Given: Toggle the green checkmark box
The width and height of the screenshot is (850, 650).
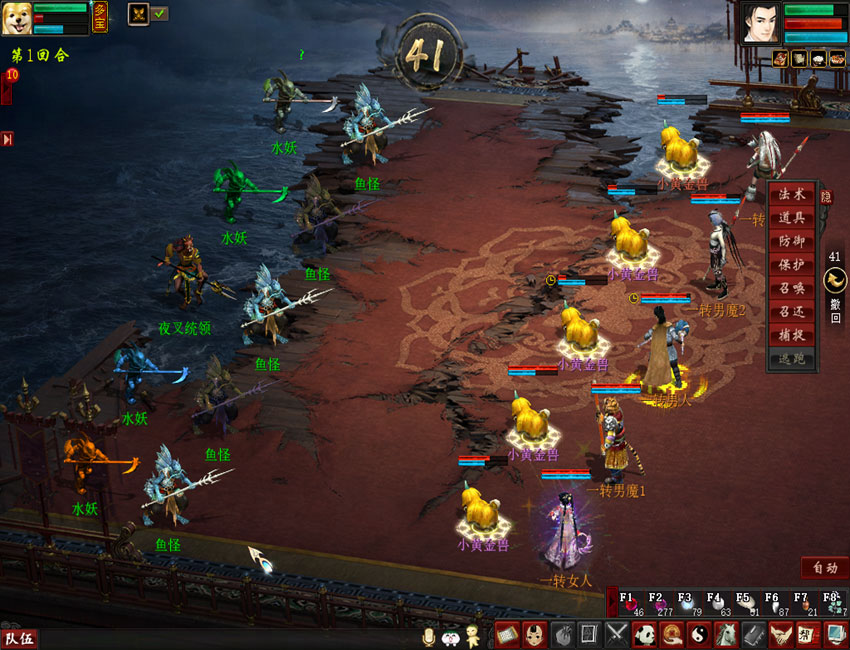Looking at the screenshot, I should coord(160,14).
